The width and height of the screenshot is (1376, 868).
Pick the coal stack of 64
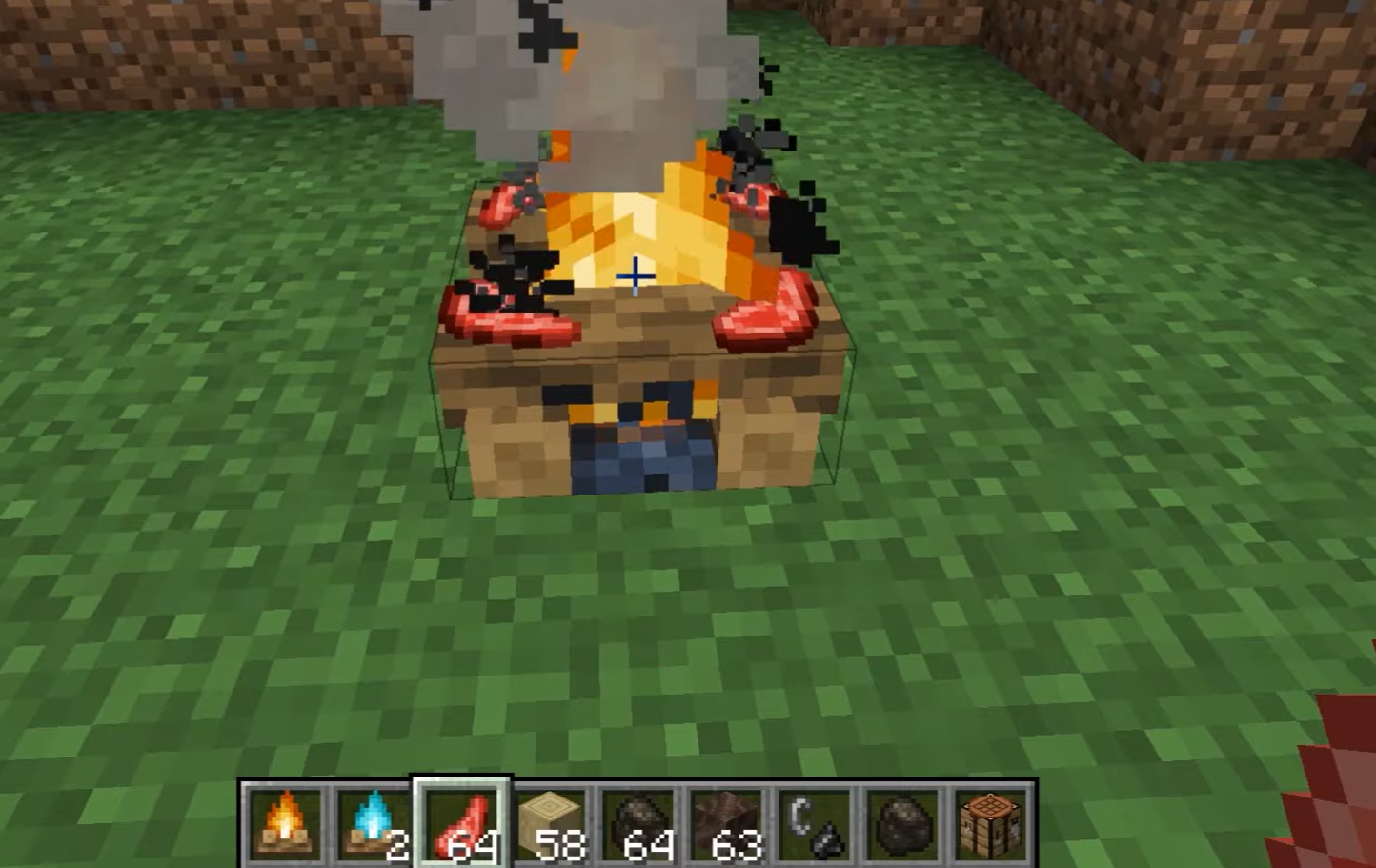(x=637, y=822)
